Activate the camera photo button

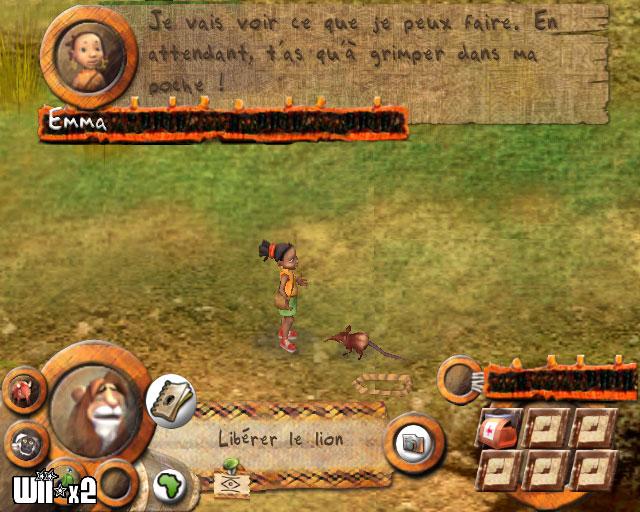click(409, 441)
